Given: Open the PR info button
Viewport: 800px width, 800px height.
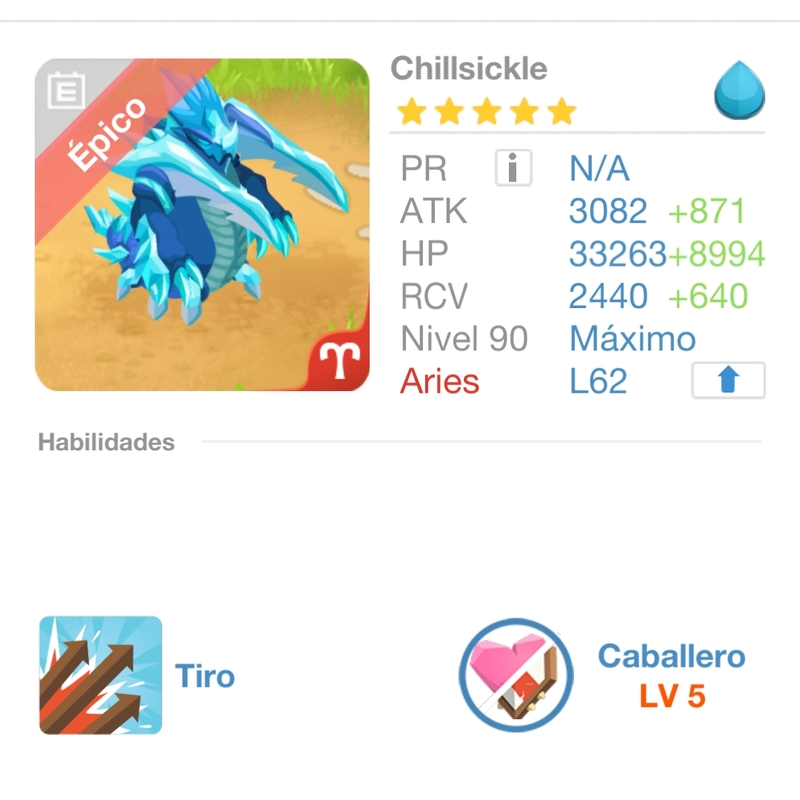Looking at the screenshot, I should click(x=513, y=168).
